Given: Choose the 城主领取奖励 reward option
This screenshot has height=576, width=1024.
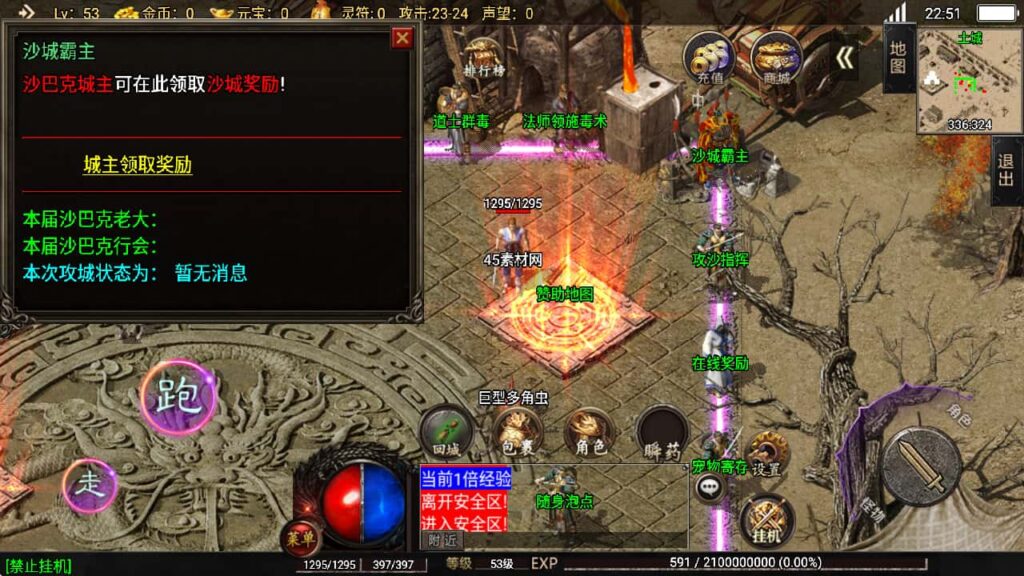Looking at the screenshot, I should 137,165.
